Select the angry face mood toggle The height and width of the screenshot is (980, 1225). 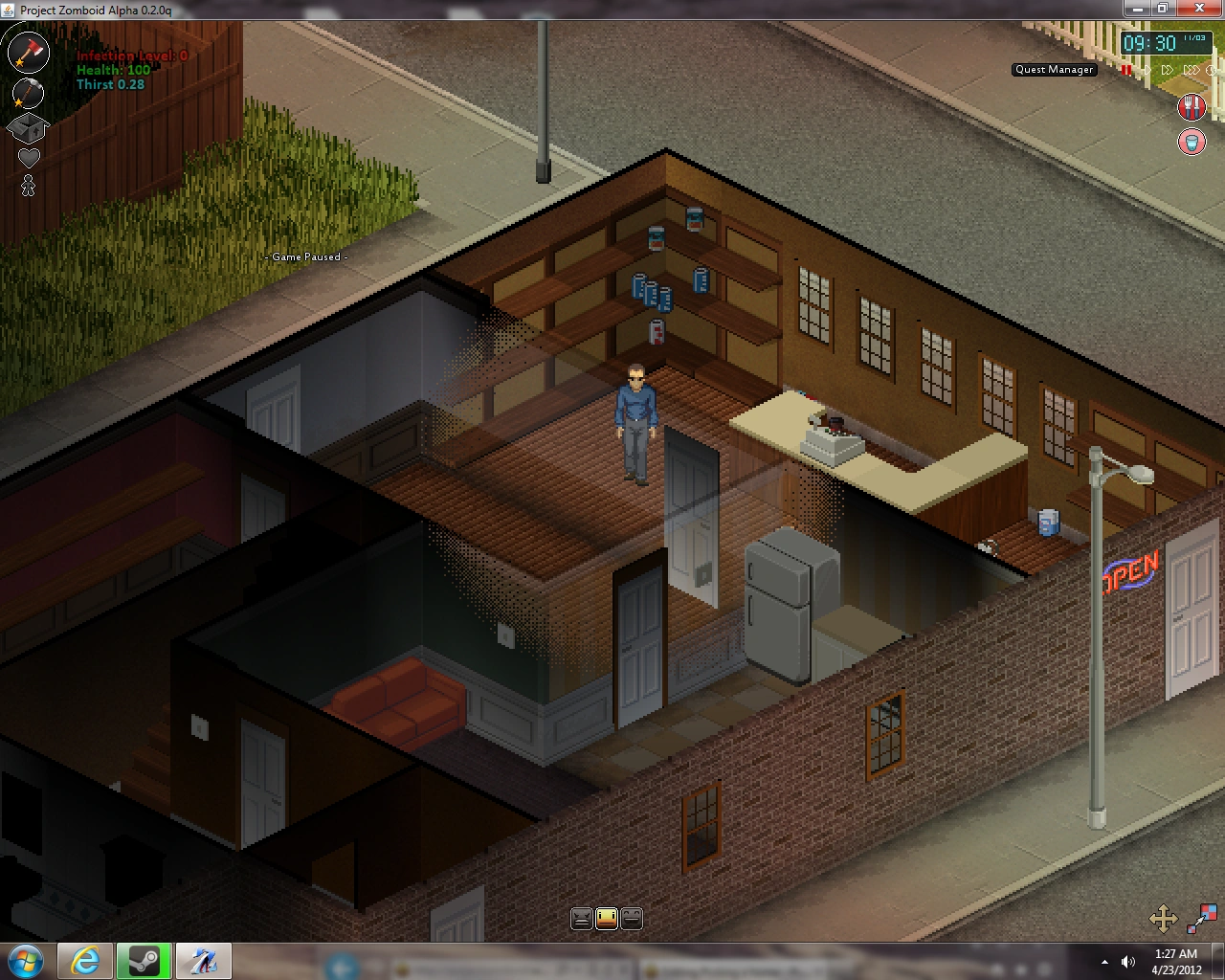pos(583,918)
